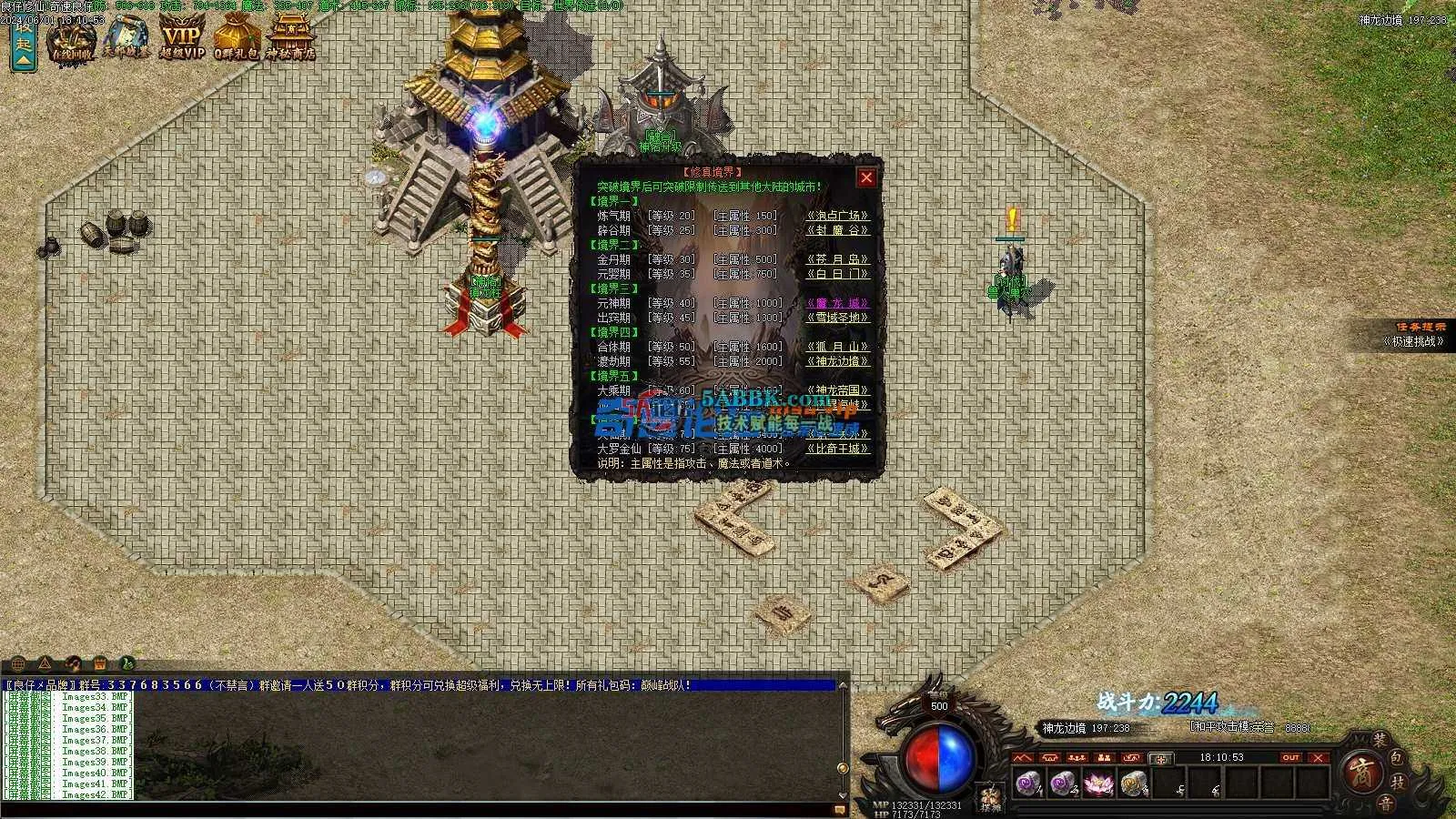Go to 白日门 via the link

point(837,274)
